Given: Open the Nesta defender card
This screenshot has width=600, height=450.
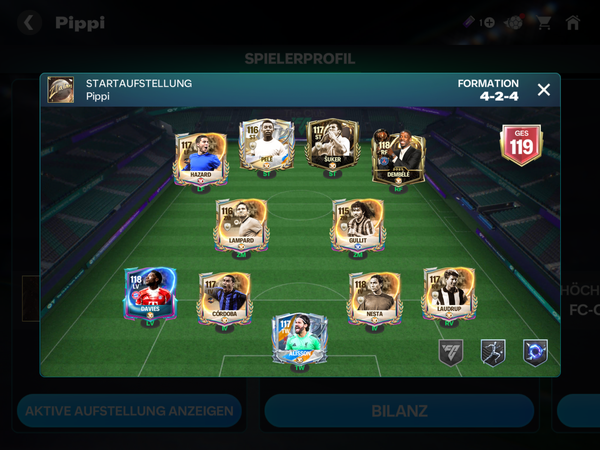Looking at the screenshot, I should coord(374,297).
